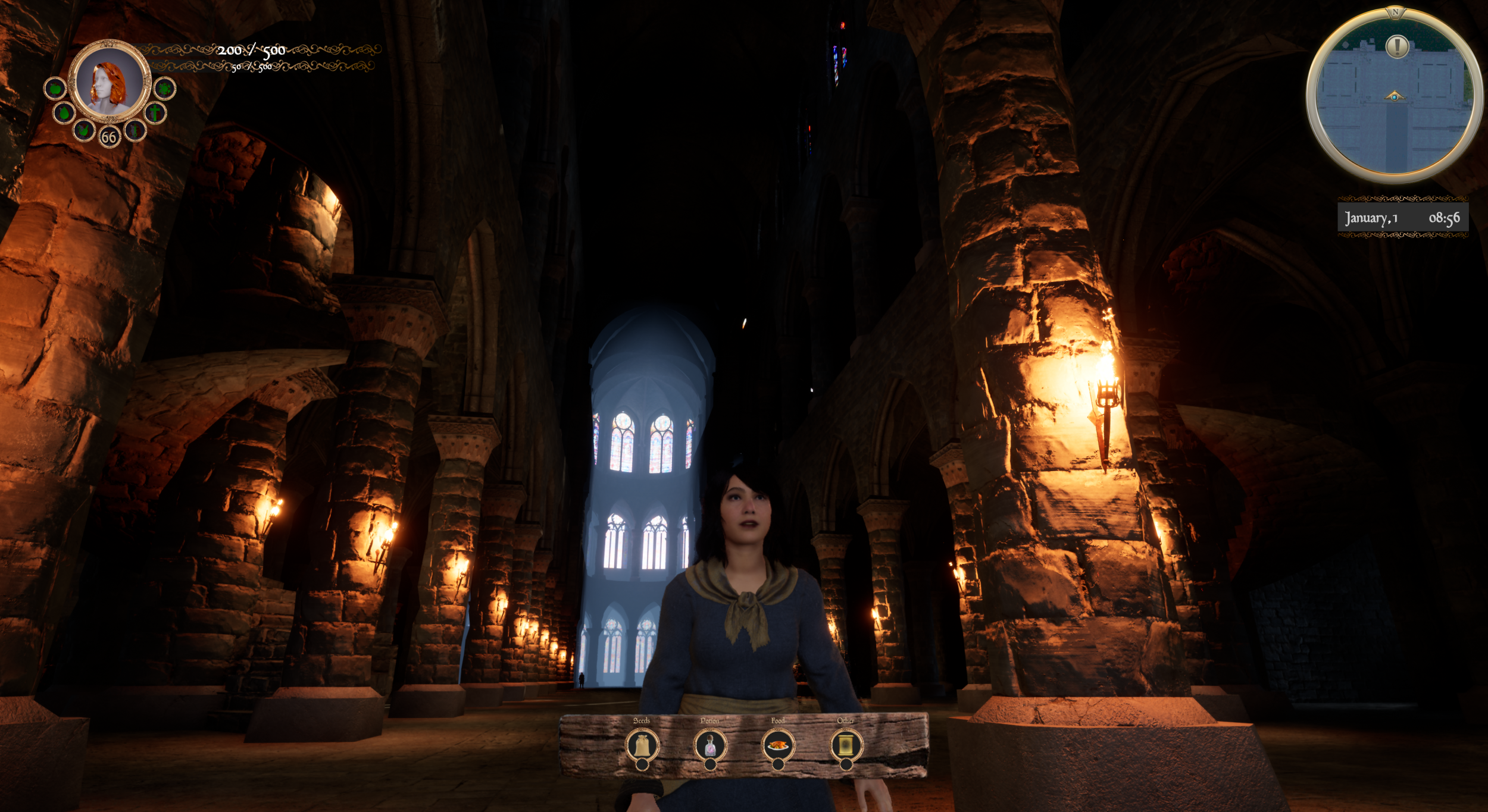Choose the Potion bottle slot
Viewport: 1488px width, 812px height.
(x=710, y=745)
